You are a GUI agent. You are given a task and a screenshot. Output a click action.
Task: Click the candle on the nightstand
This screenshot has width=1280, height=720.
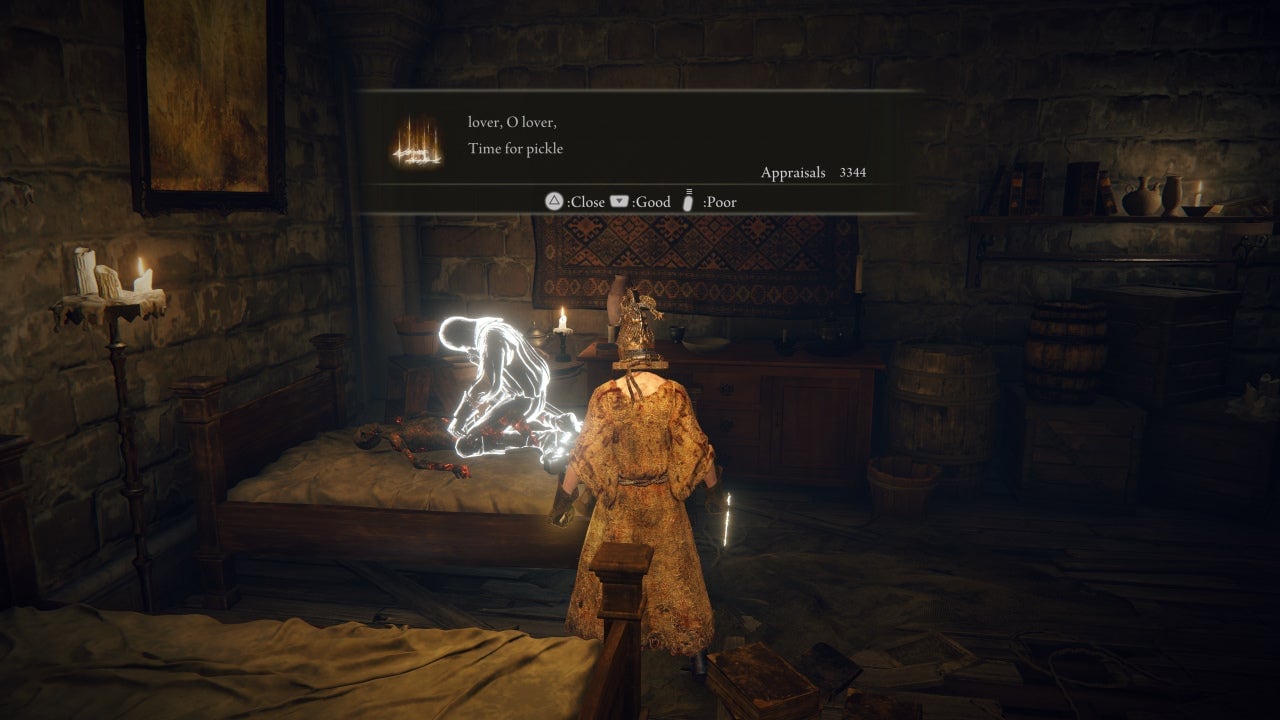[x=562, y=322]
